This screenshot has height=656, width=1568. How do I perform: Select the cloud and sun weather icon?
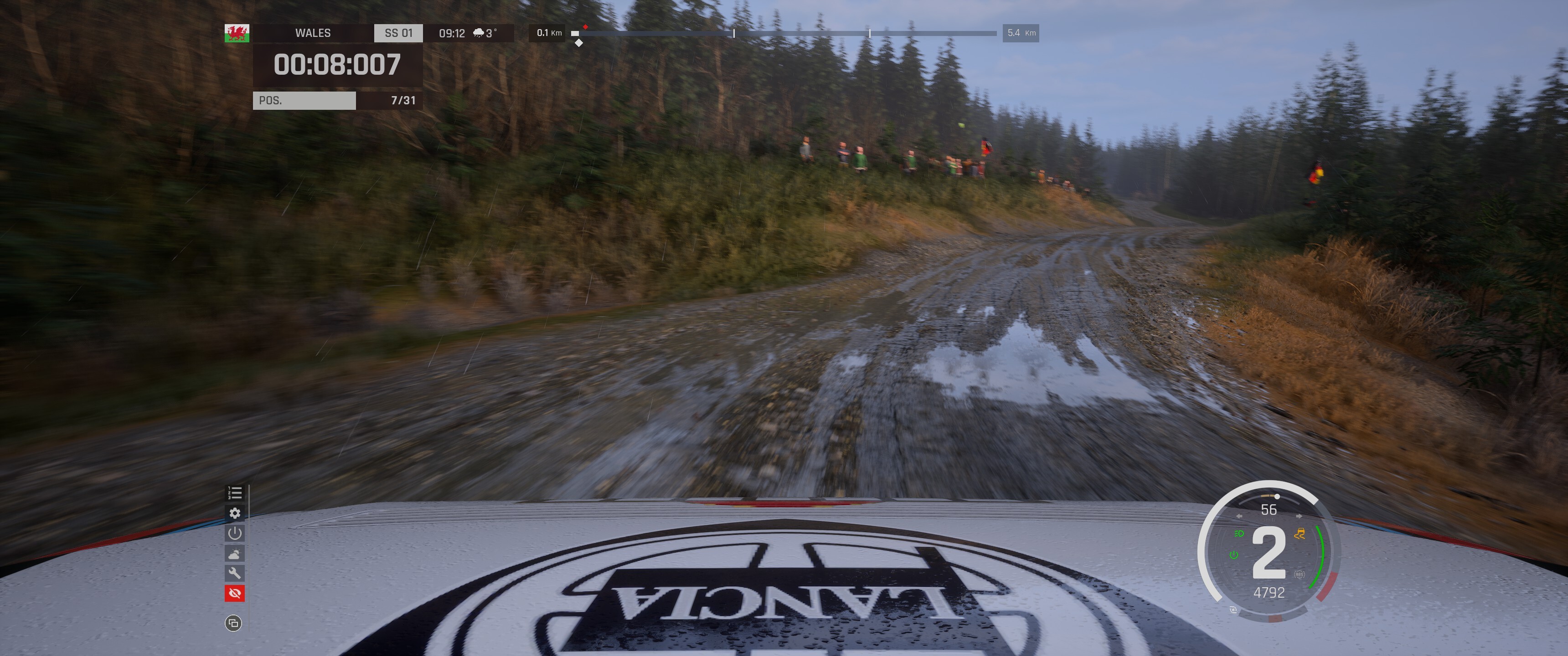(x=235, y=553)
